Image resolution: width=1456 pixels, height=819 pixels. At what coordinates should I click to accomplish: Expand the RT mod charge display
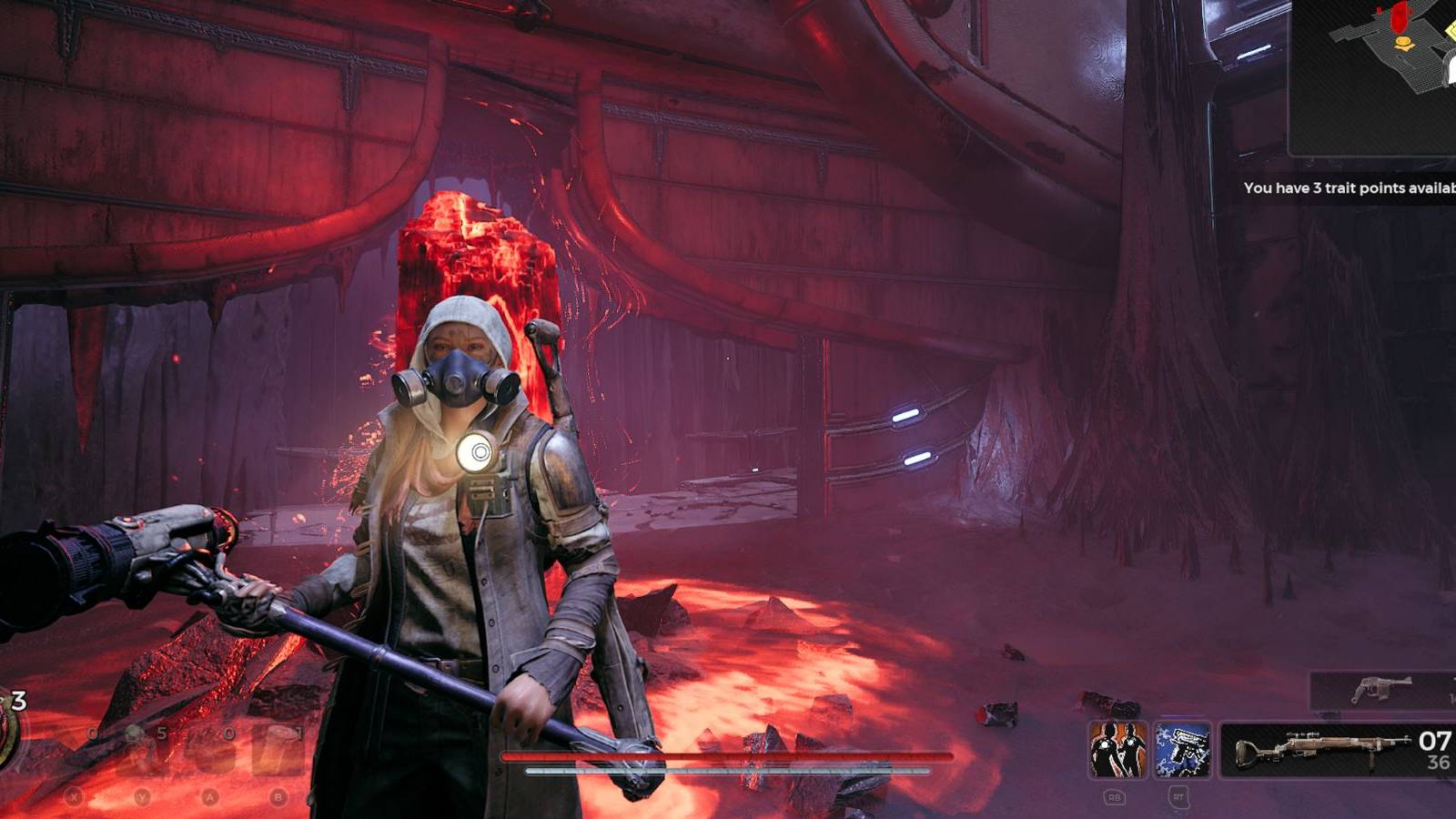pos(1178,797)
